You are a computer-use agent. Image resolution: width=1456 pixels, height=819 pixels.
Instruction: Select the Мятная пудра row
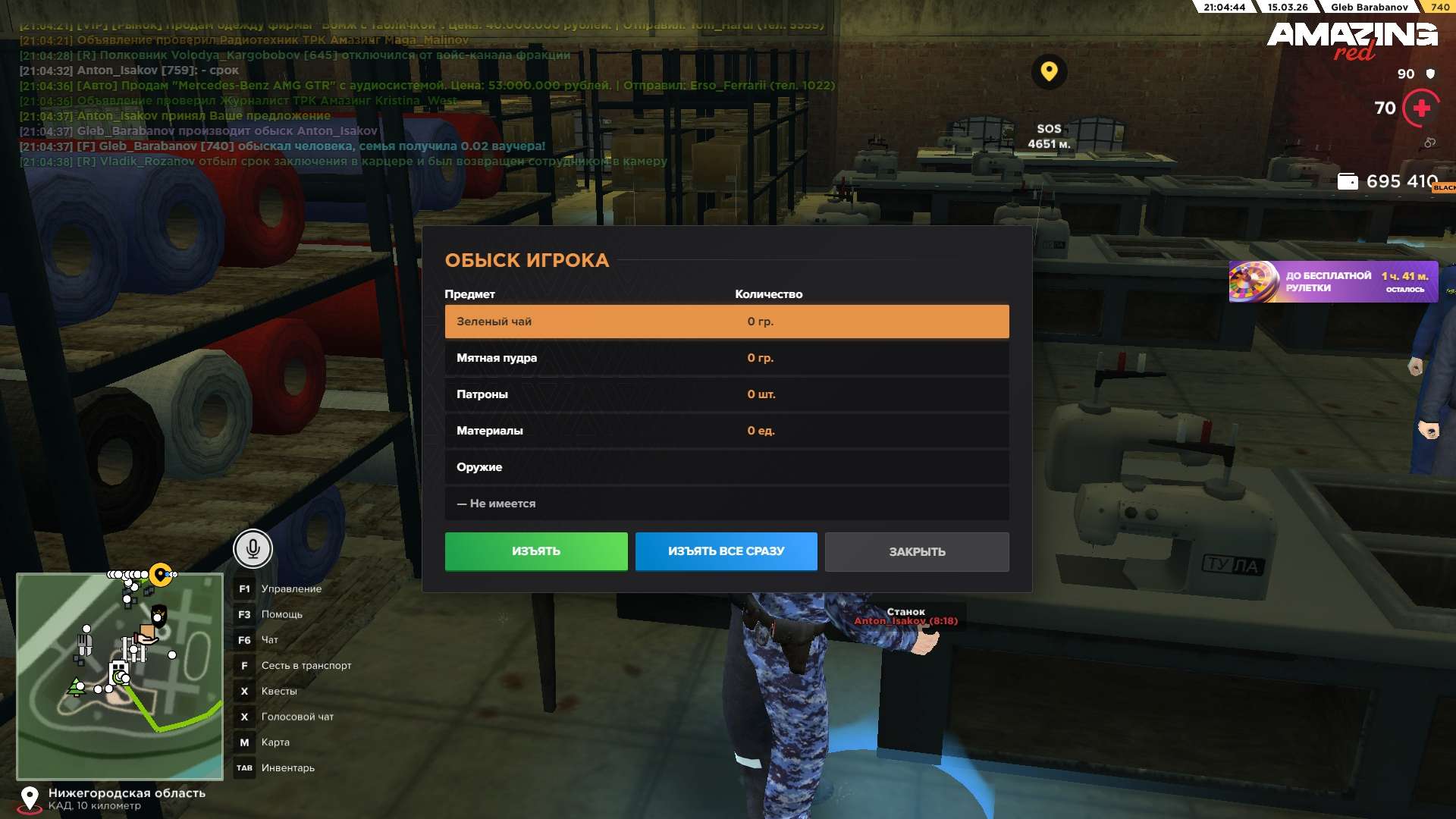[726, 358]
